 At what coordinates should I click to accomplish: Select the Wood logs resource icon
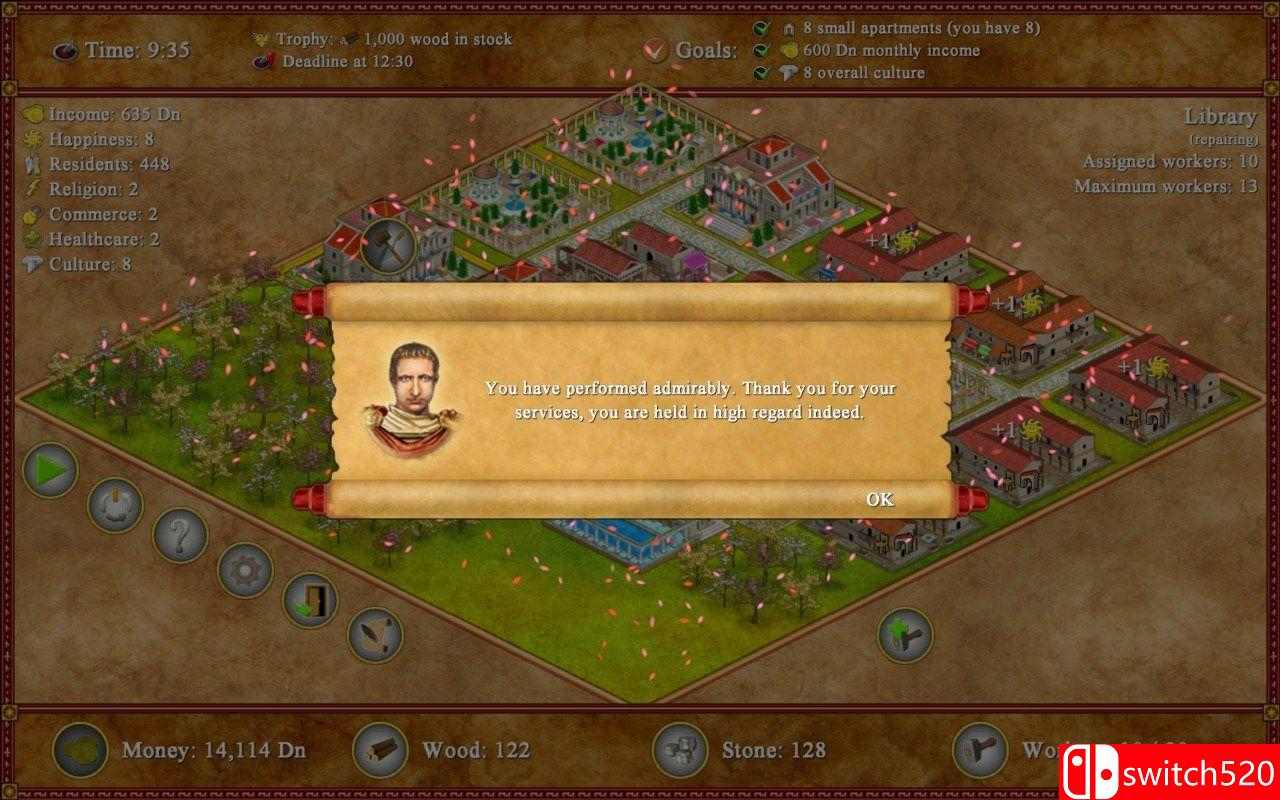pyautogui.click(x=380, y=750)
